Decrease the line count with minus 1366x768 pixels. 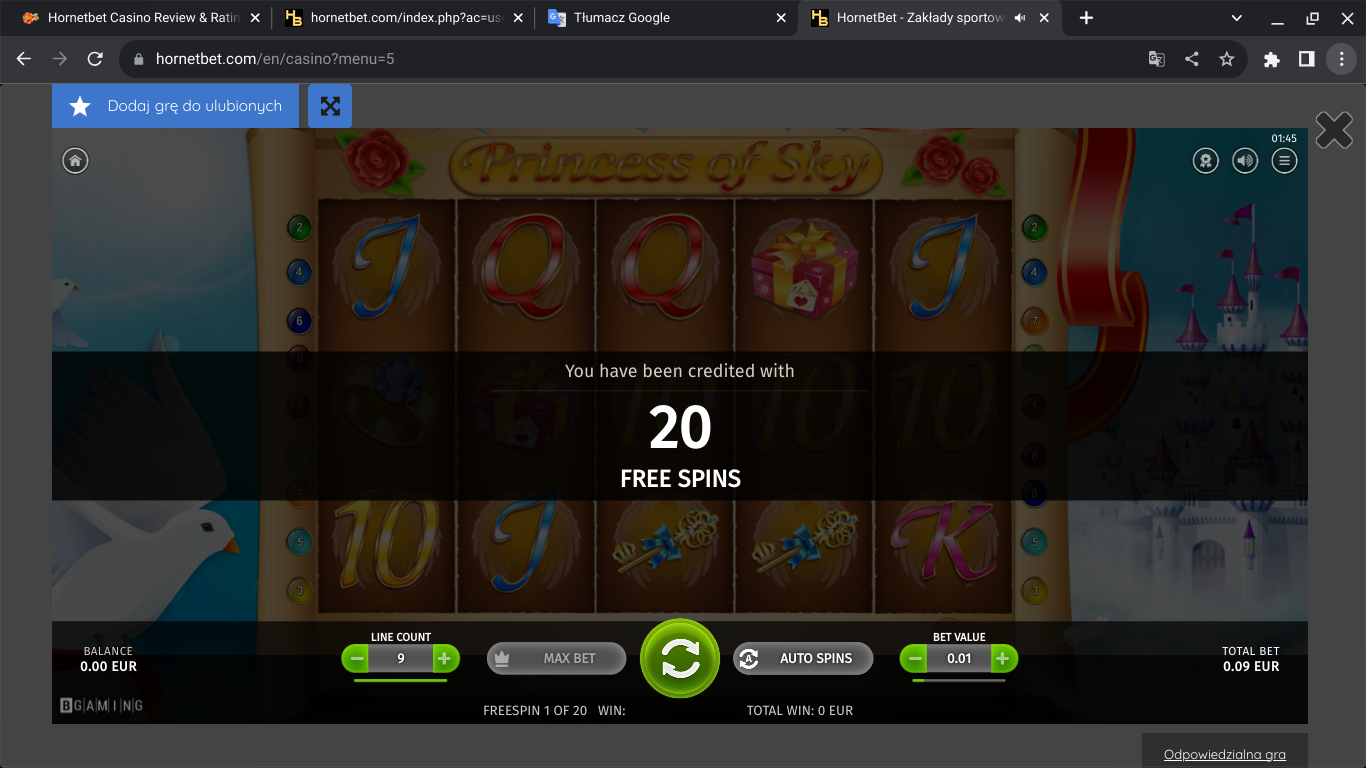pyautogui.click(x=356, y=658)
